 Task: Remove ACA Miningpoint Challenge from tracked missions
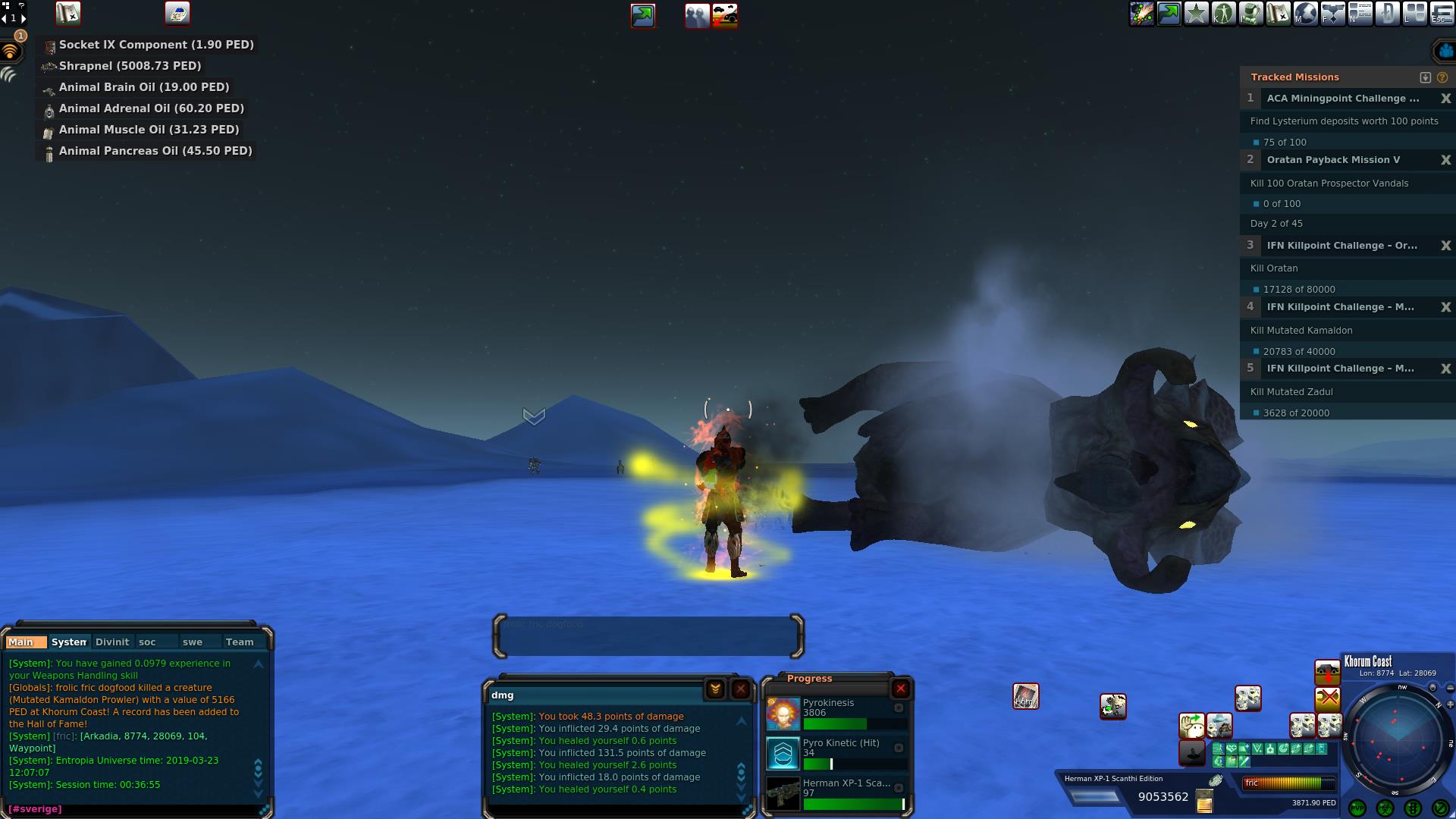(1445, 99)
